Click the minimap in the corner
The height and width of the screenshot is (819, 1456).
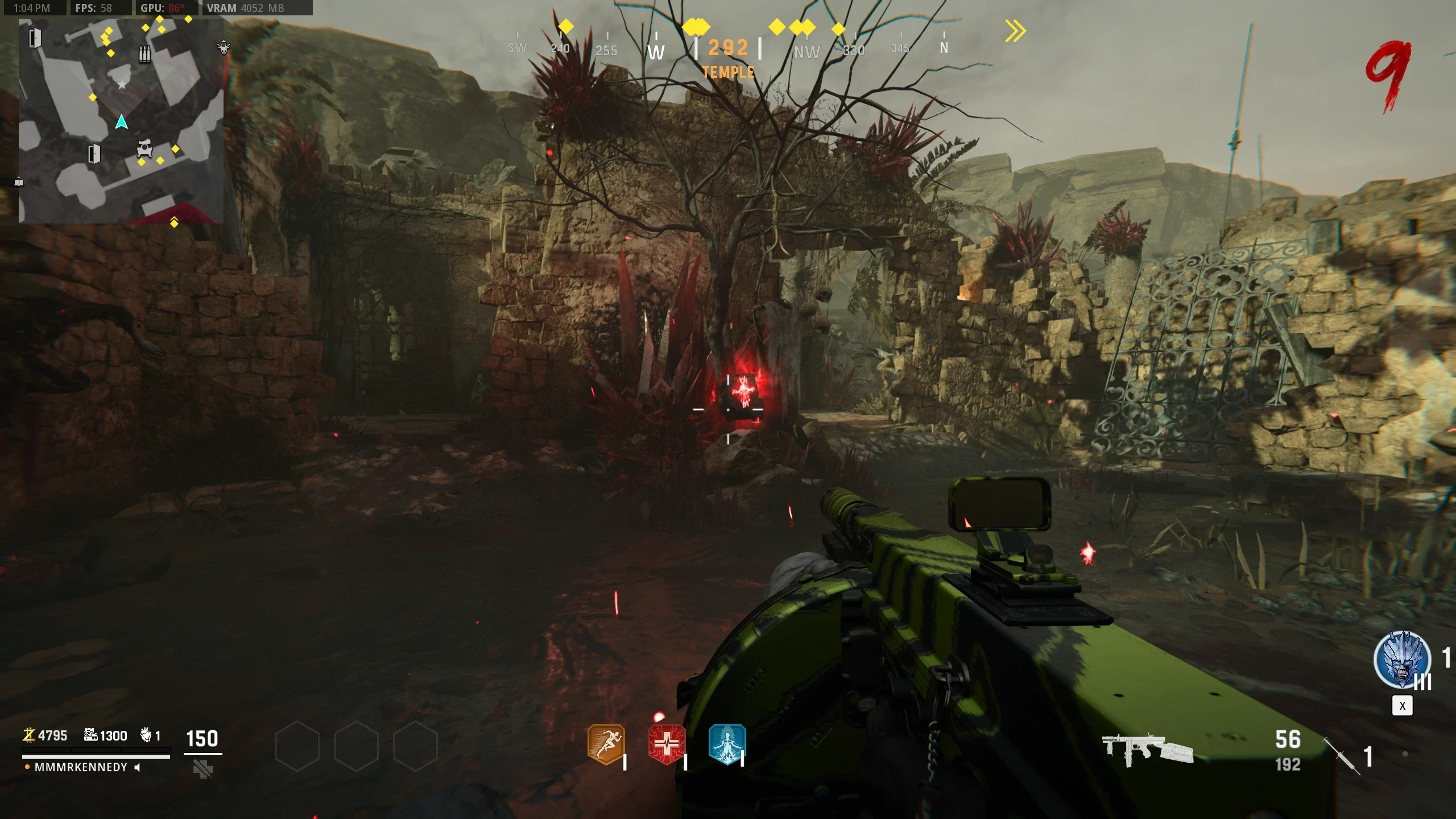click(121, 121)
